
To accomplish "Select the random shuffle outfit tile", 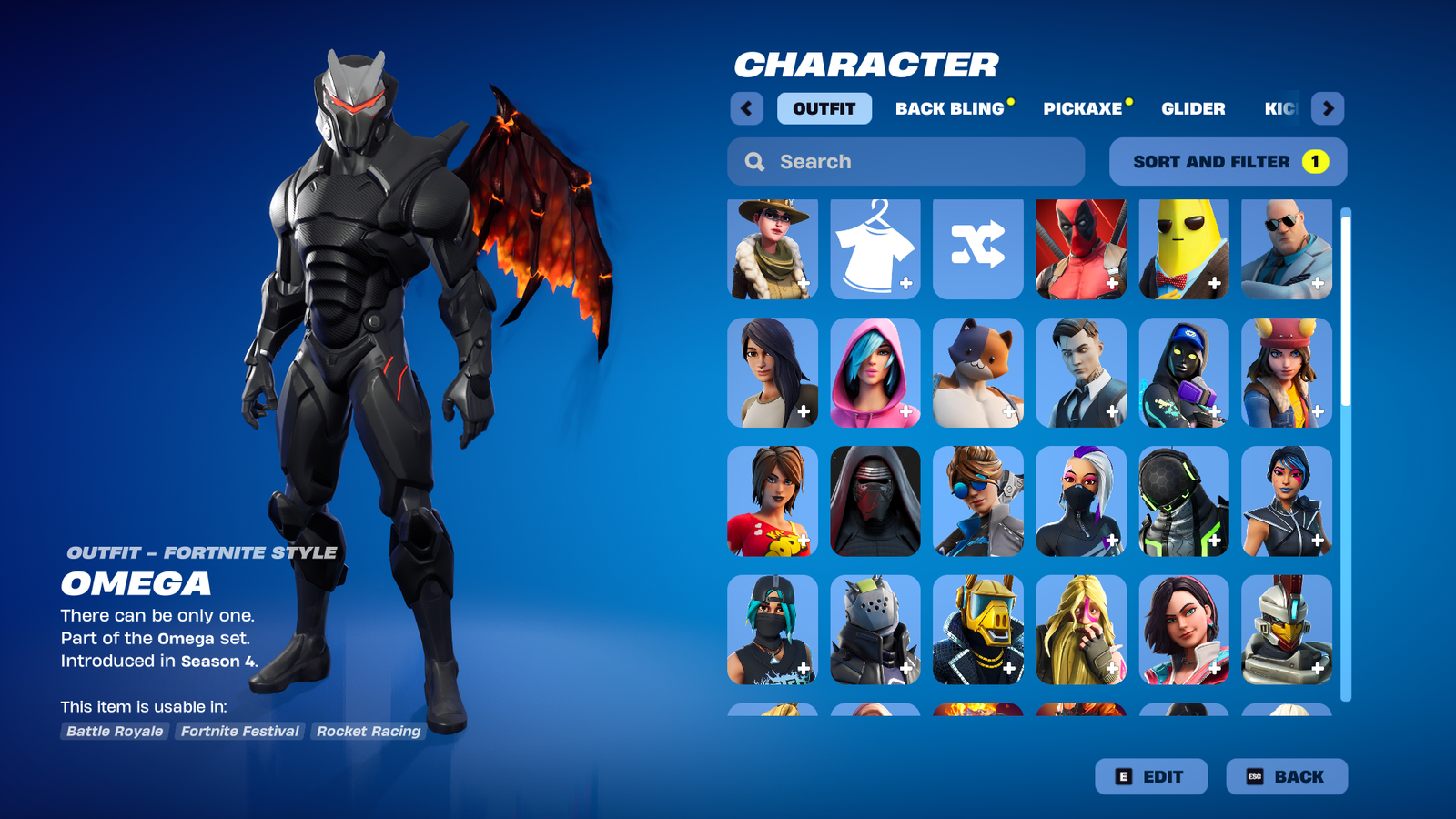I will point(978,249).
